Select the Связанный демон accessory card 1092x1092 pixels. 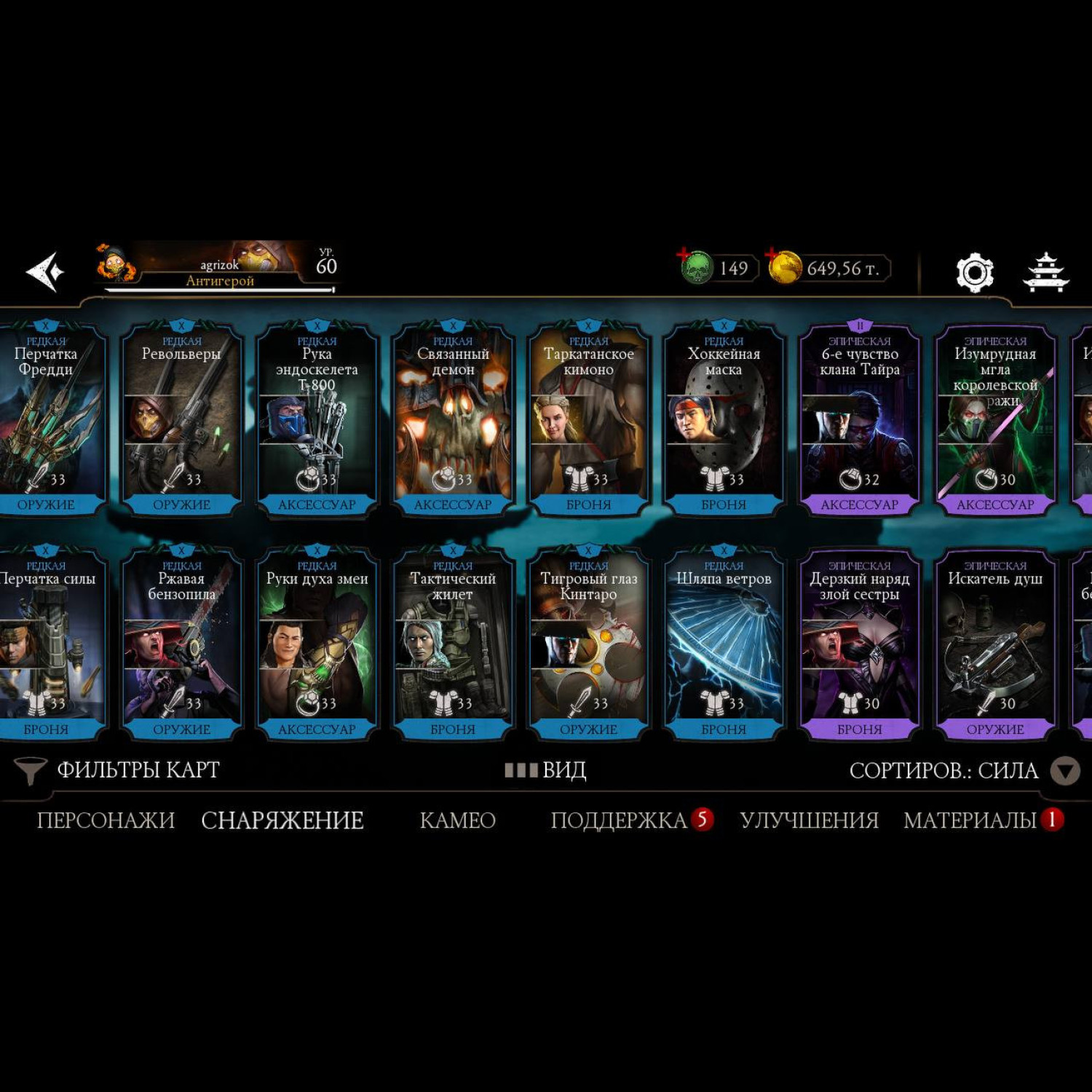tap(453, 420)
